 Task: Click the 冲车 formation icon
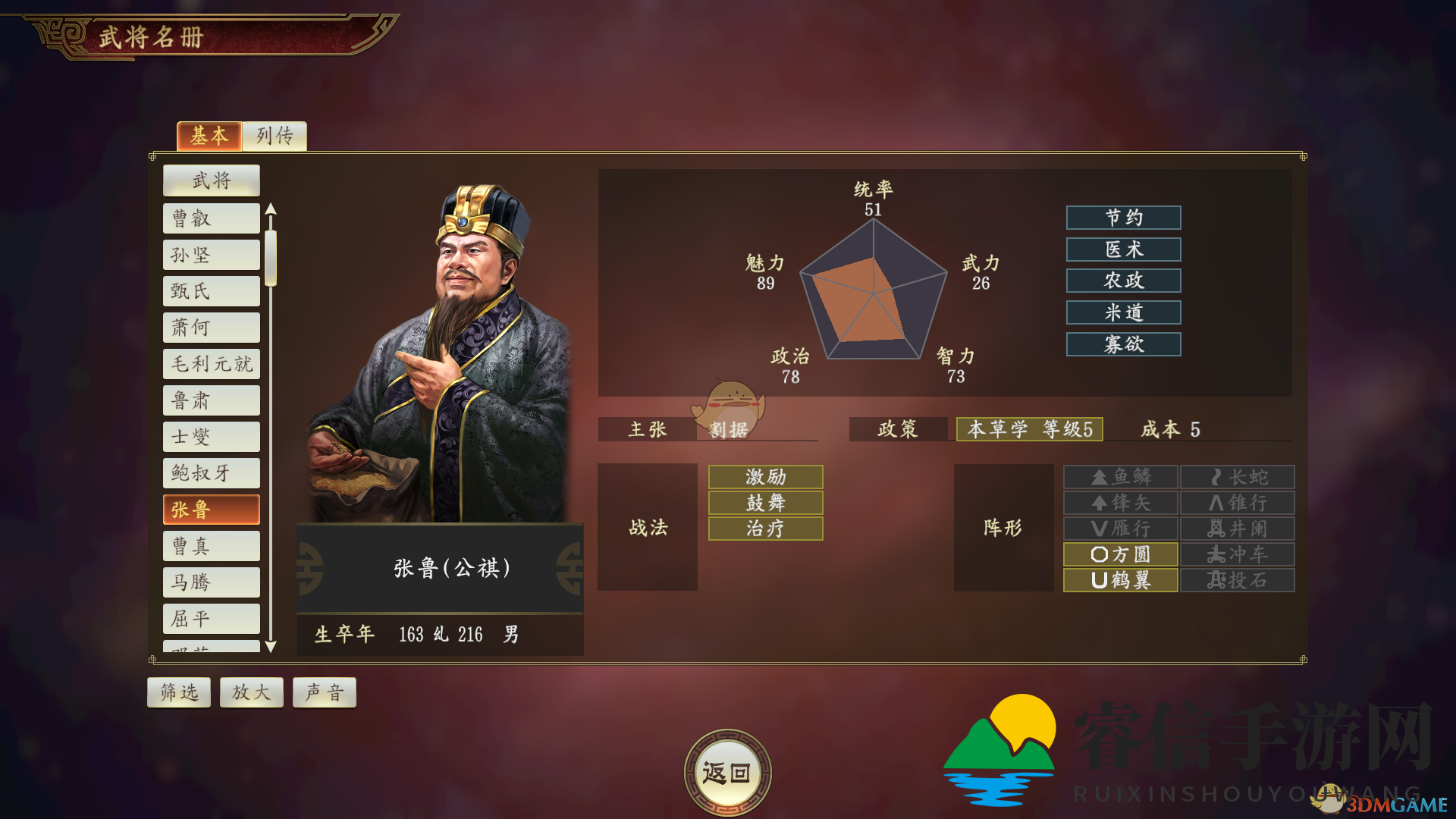tap(1236, 554)
